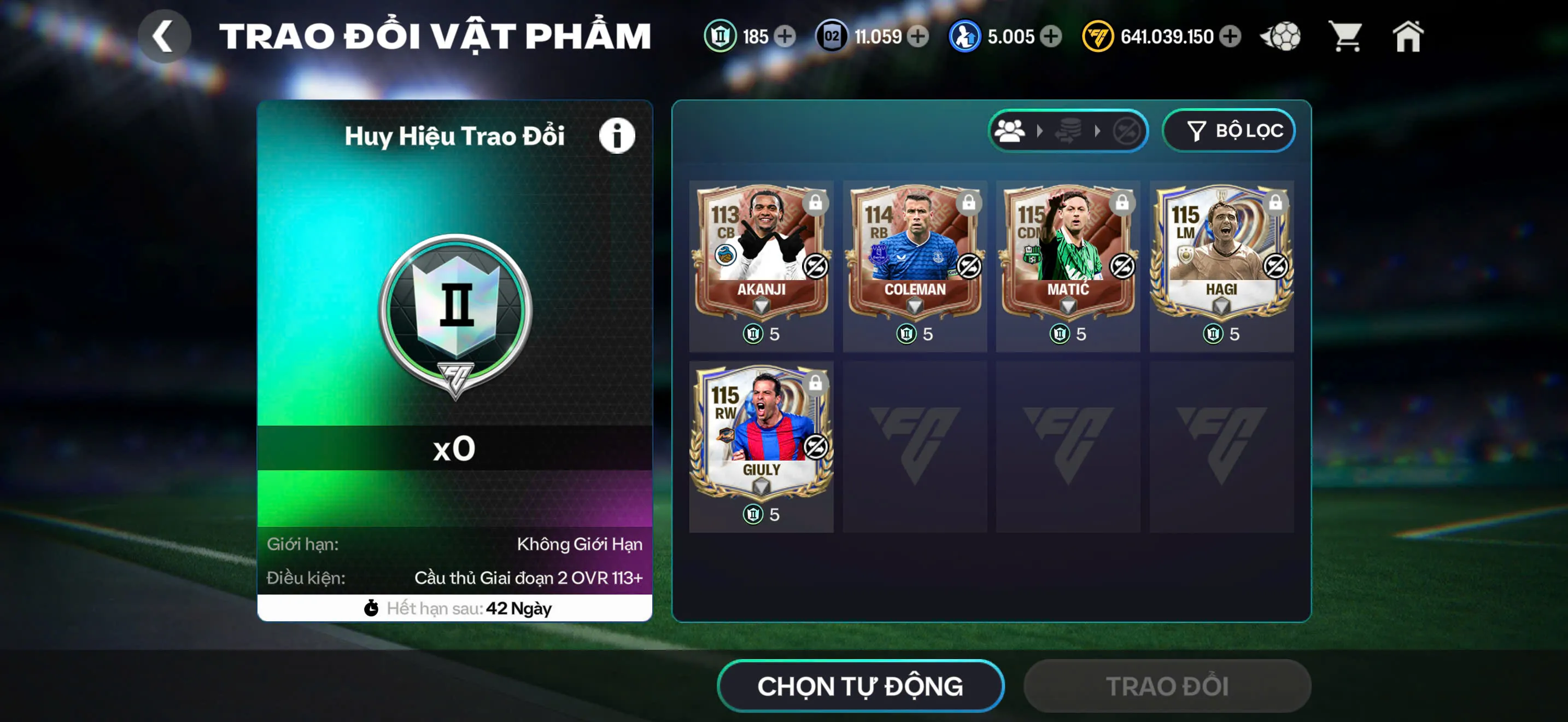The width and height of the screenshot is (1568, 722).
Task: Toggle the lock on the Akanji card
Action: [816, 205]
